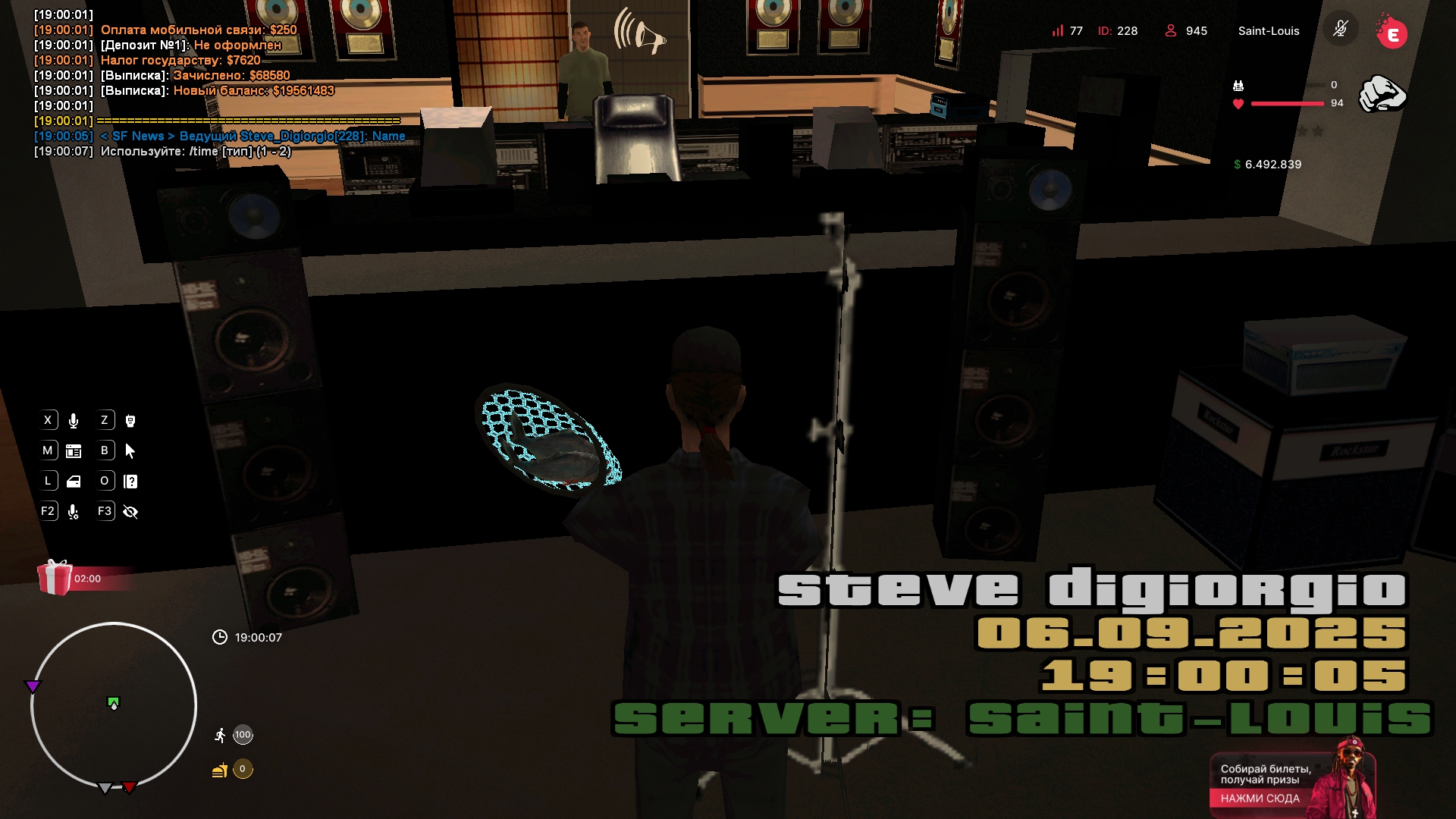
Task: Open the red gift box reward
Action: click(55, 578)
